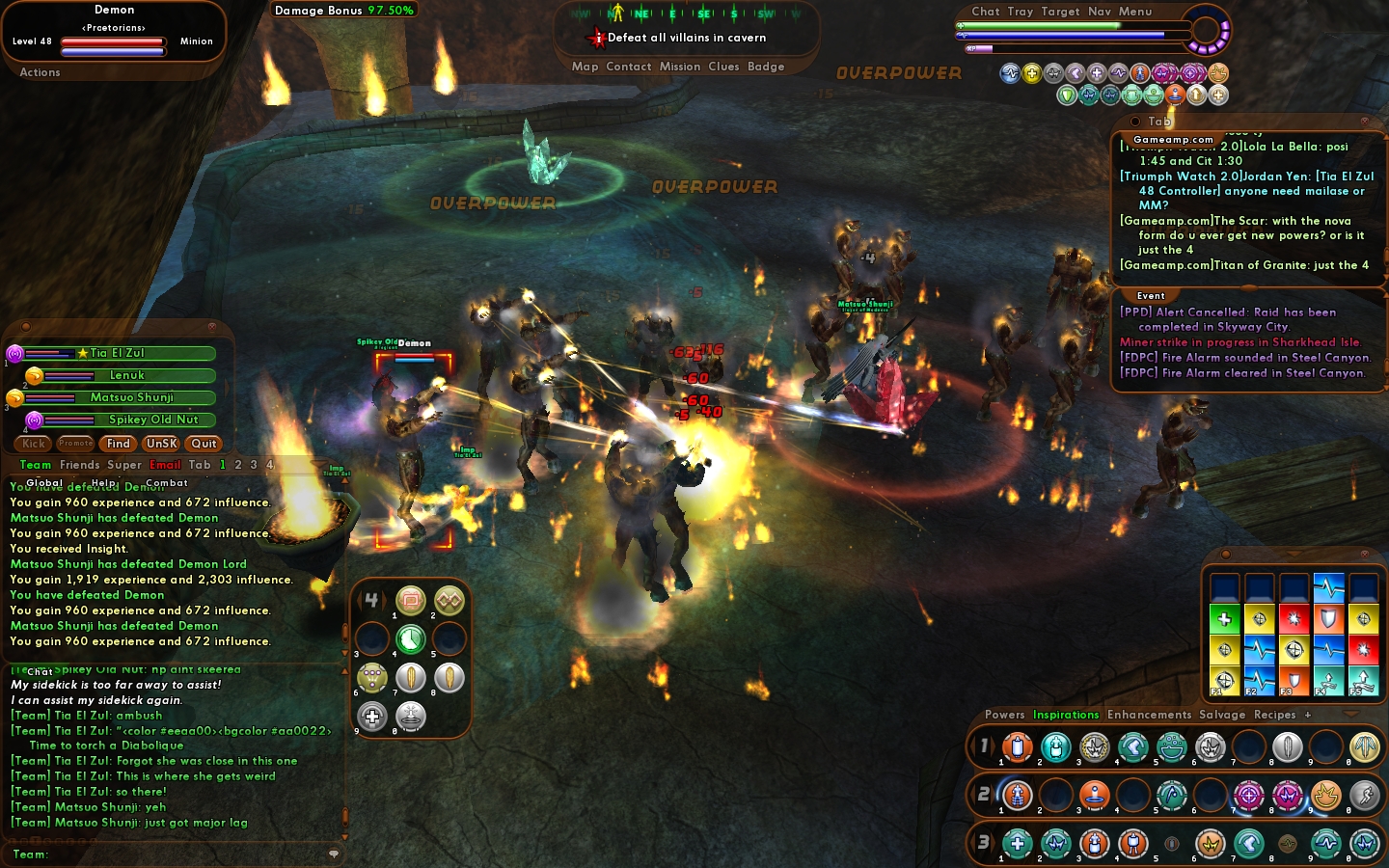Open the Clues list
The image size is (1389, 868).
click(723, 67)
